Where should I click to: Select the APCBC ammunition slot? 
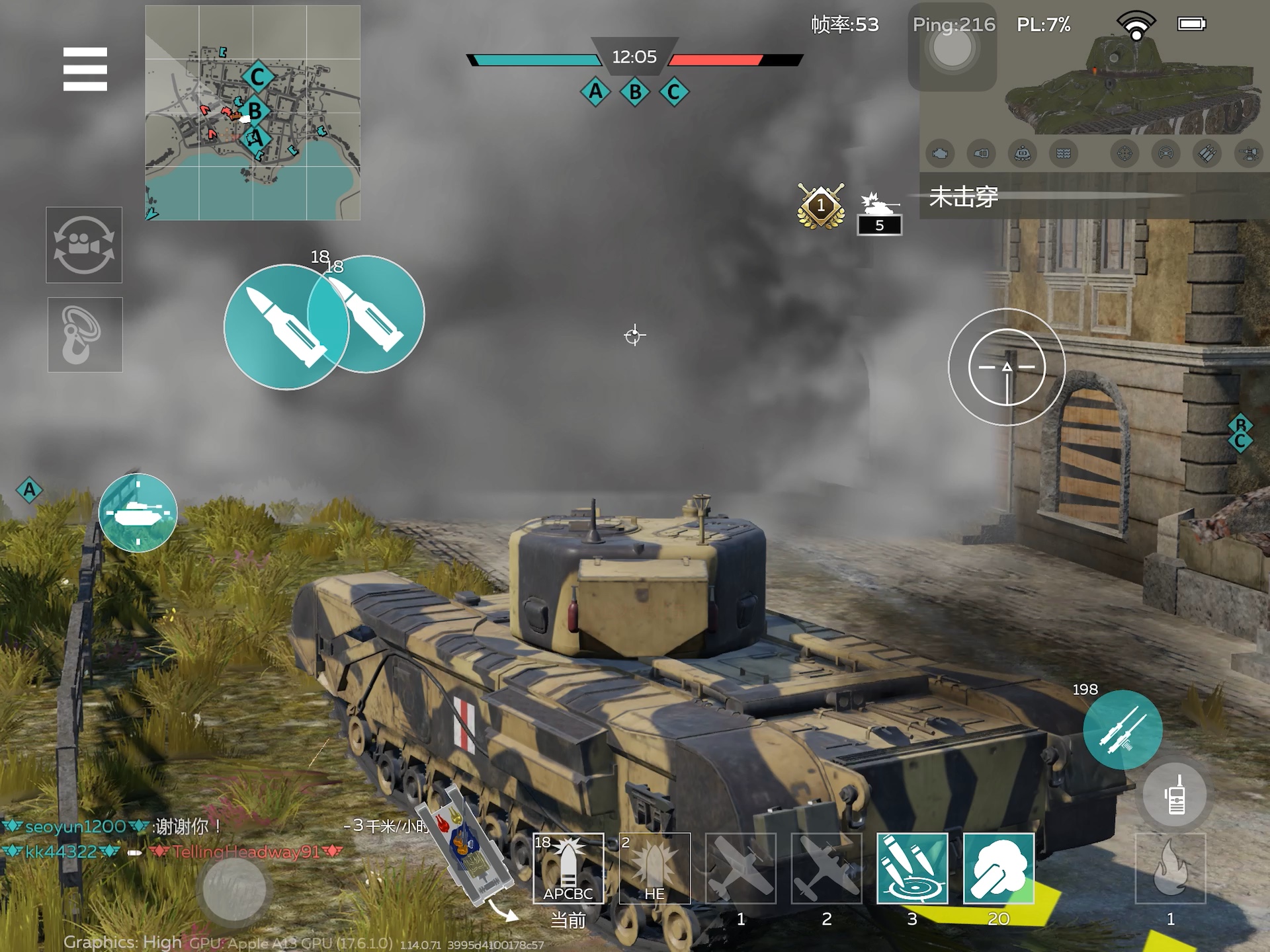(568, 868)
